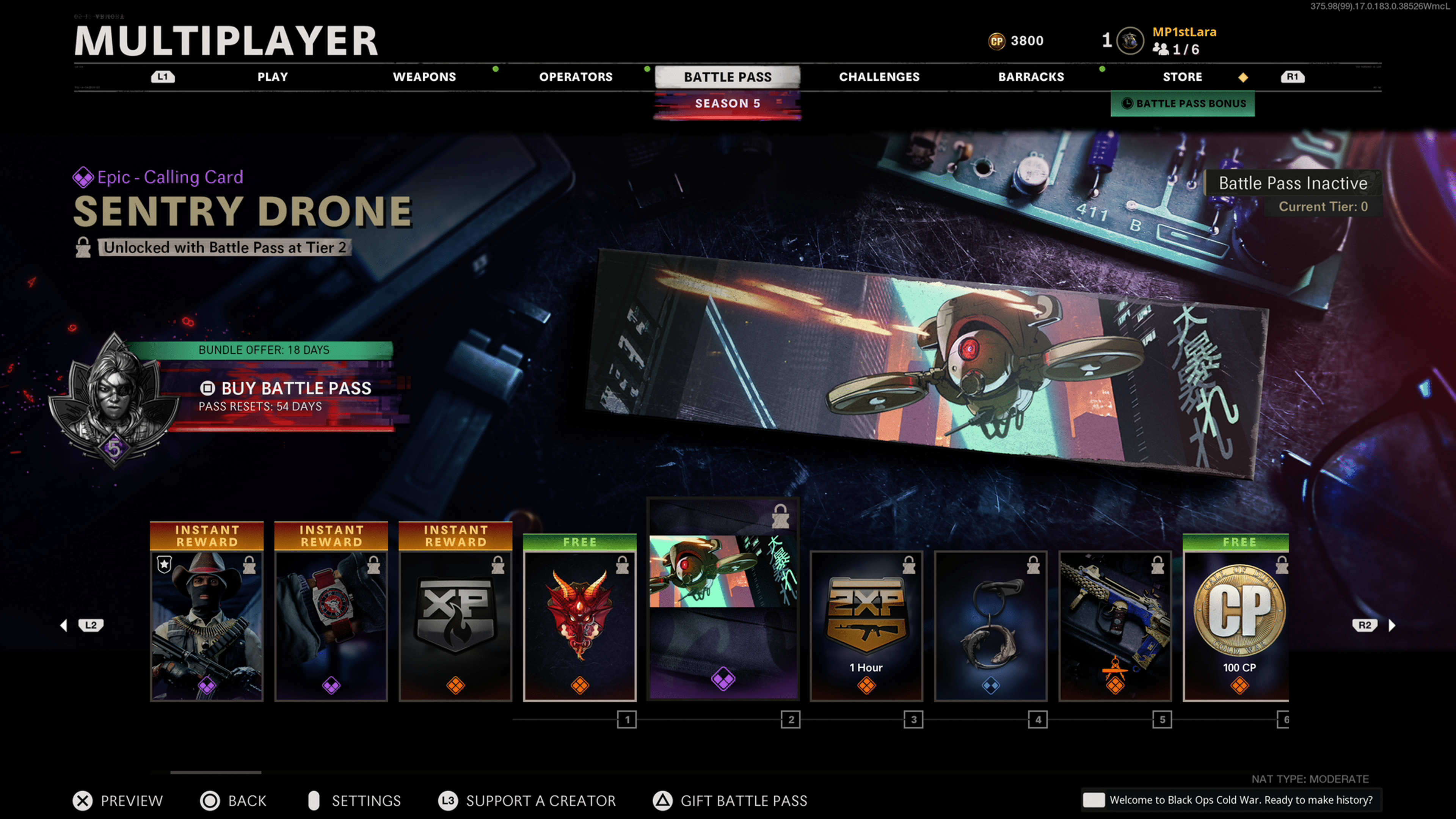
Task: Open the Weapons tab
Action: (x=424, y=77)
